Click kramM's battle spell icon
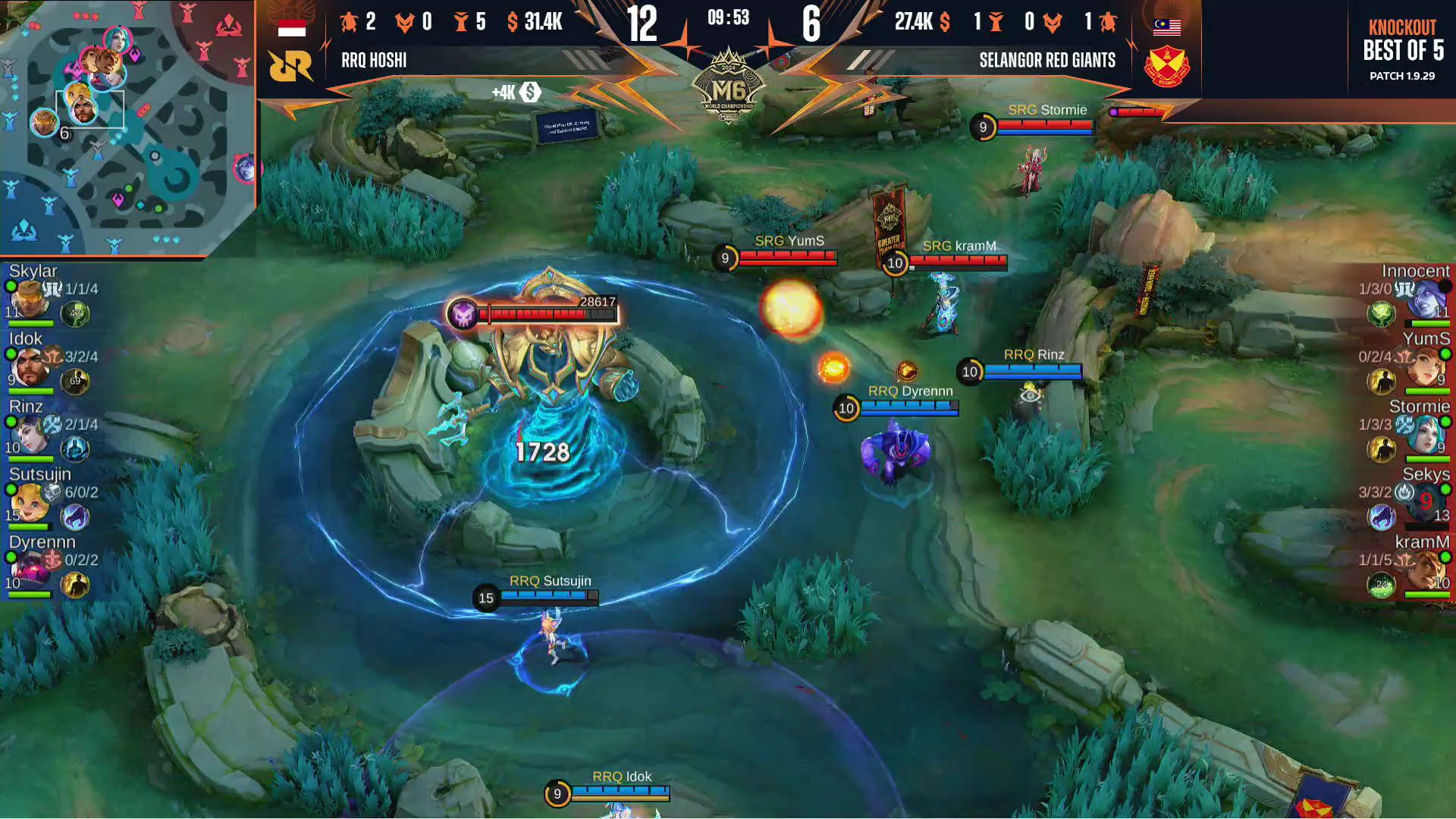This screenshot has width=1456, height=819. 1381,585
